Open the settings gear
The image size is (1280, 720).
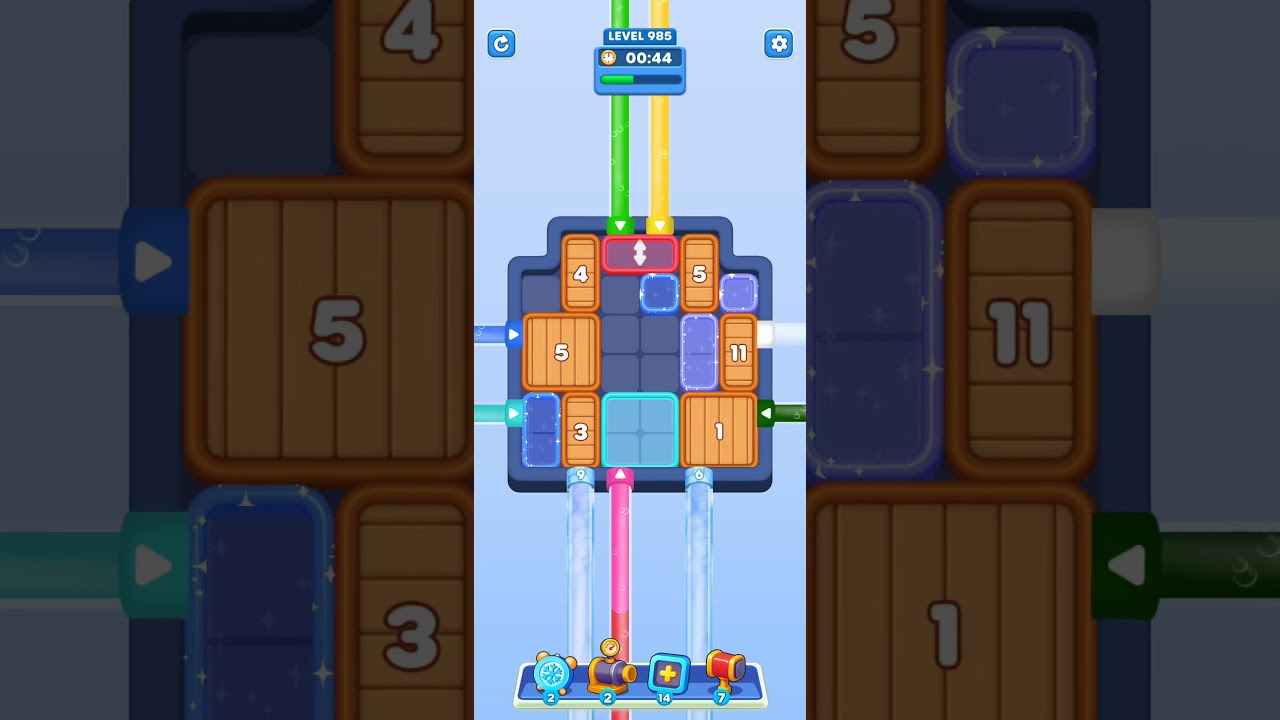click(x=779, y=44)
